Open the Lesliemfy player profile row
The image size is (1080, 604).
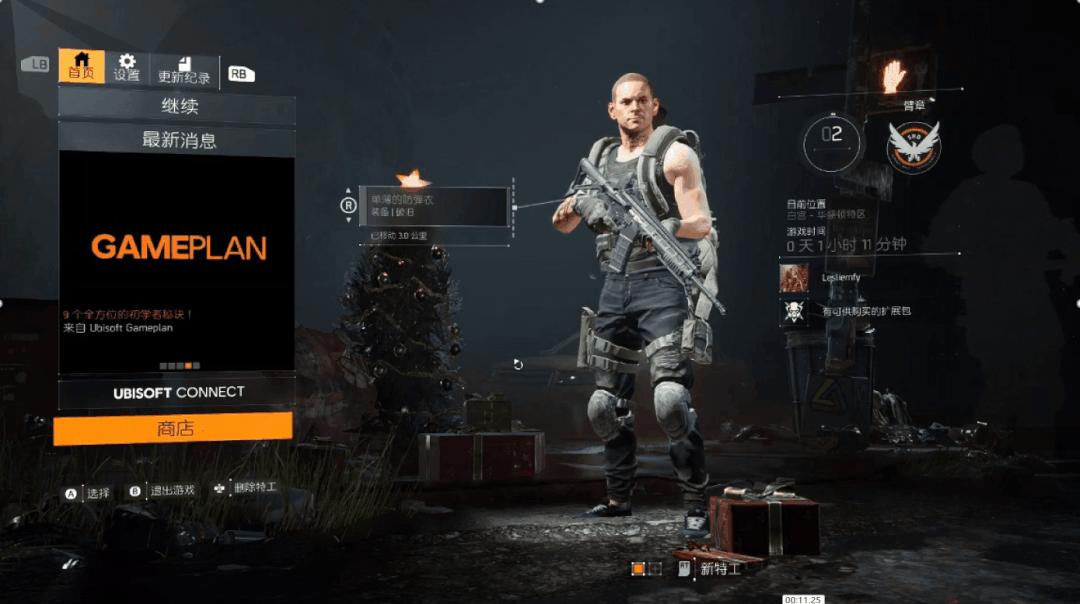tap(845, 277)
